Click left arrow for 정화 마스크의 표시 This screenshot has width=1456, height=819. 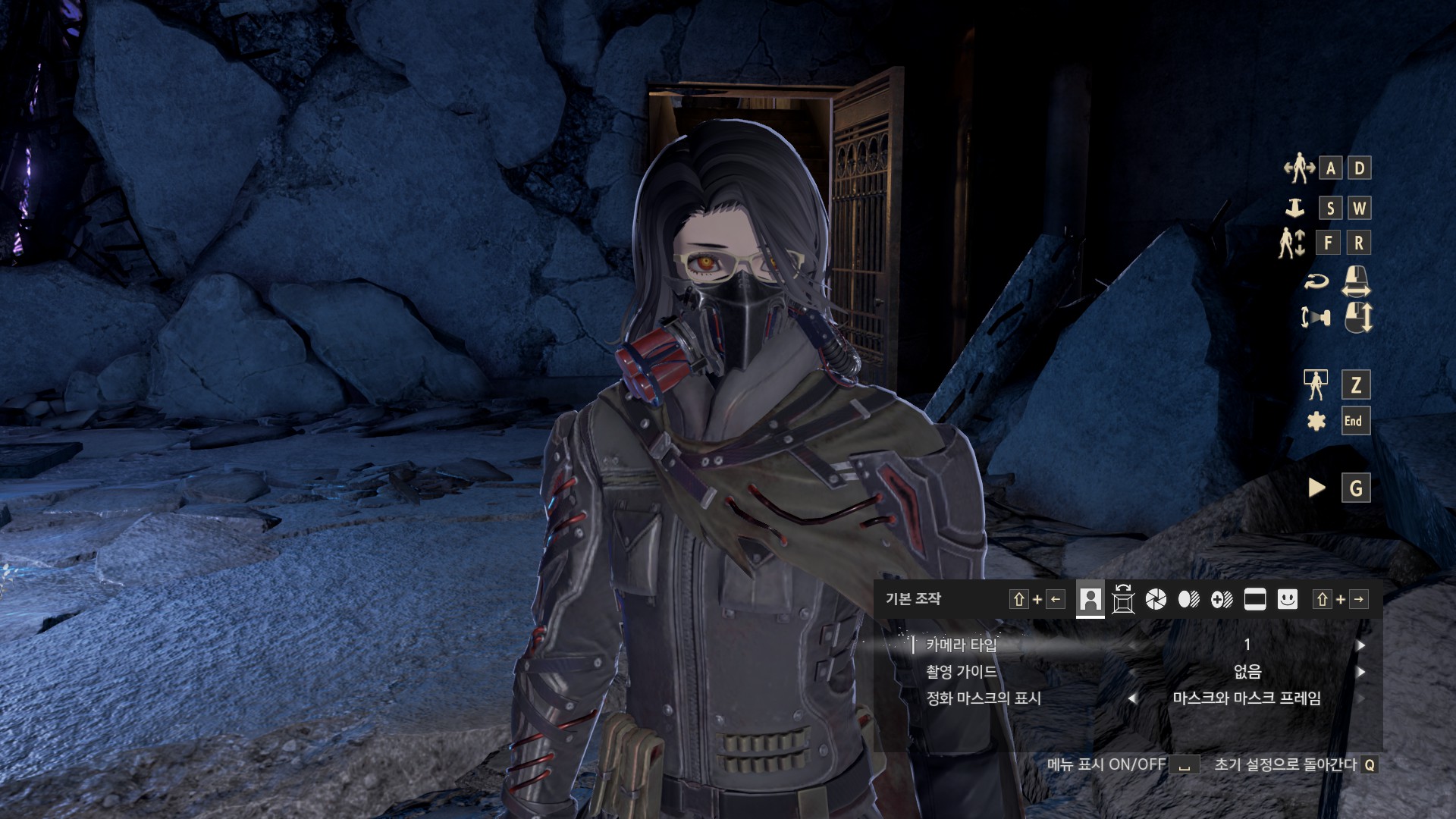[1132, 698]
